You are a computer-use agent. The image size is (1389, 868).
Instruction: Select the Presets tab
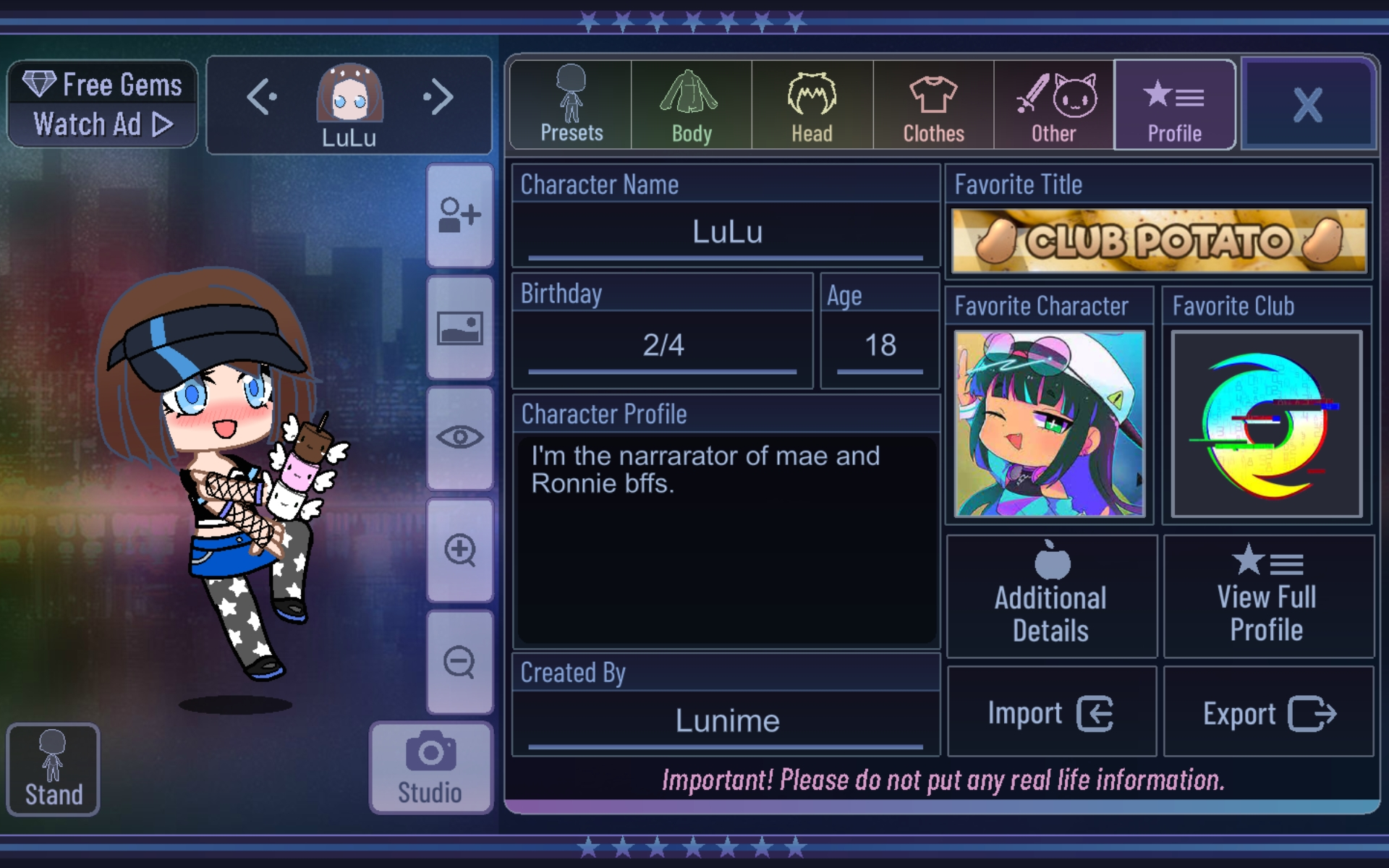coord(569,103)
